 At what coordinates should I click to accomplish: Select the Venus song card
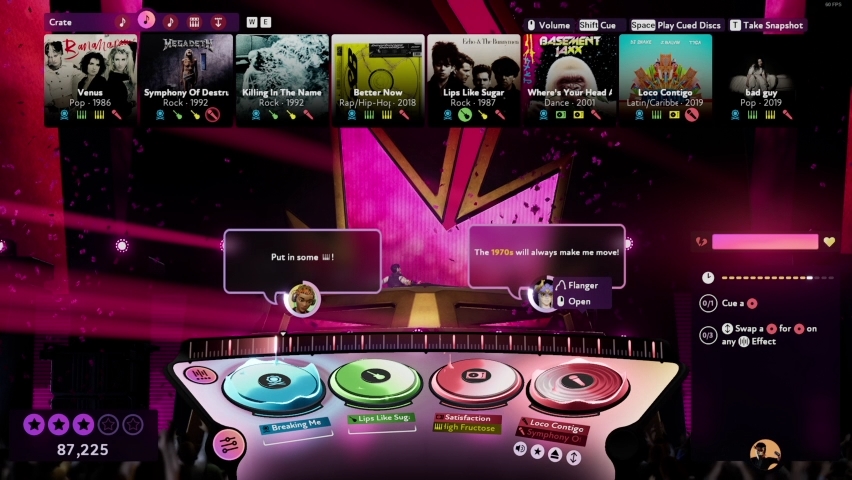[x=90, y=80]
